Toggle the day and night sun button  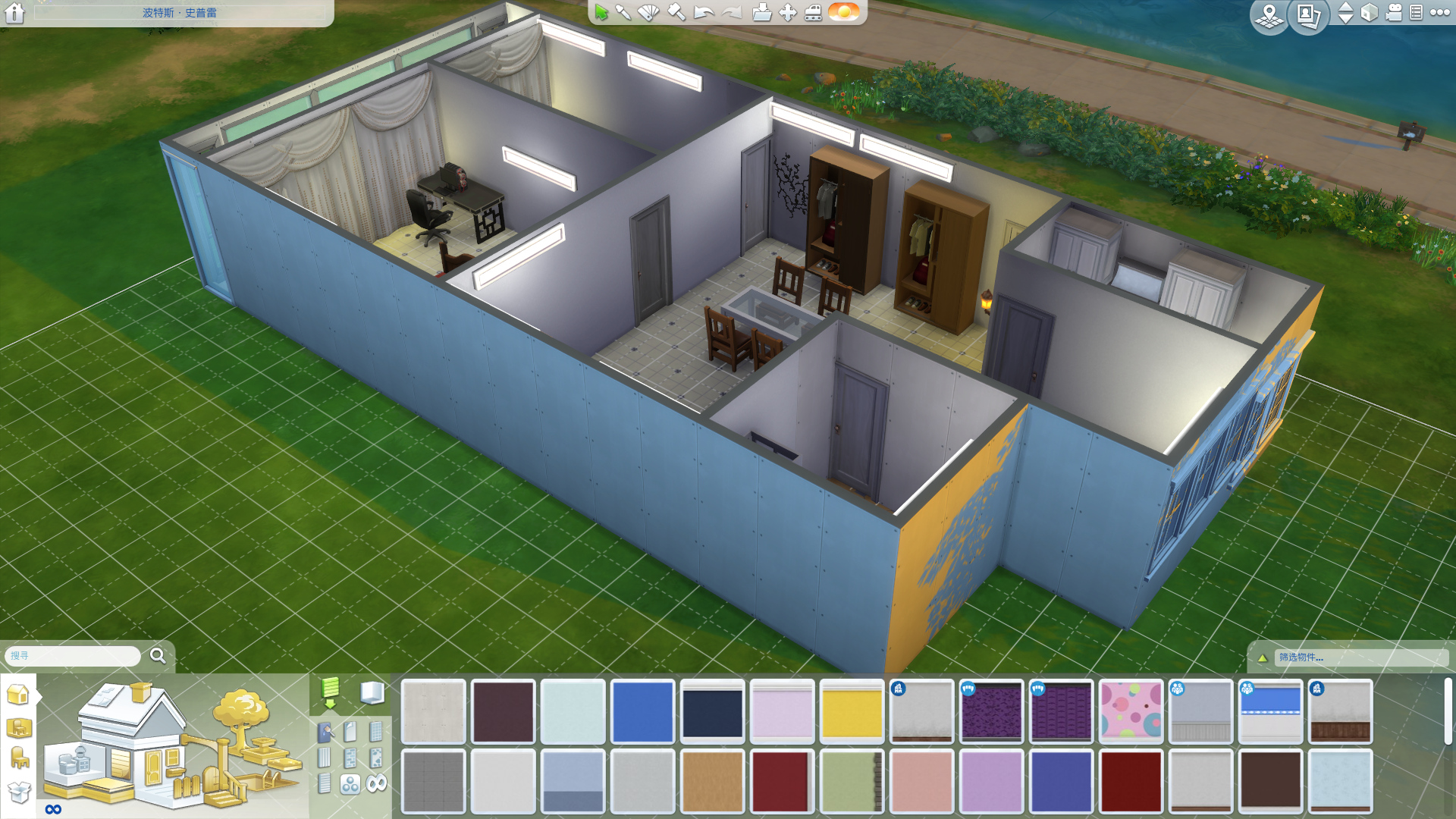843,12
